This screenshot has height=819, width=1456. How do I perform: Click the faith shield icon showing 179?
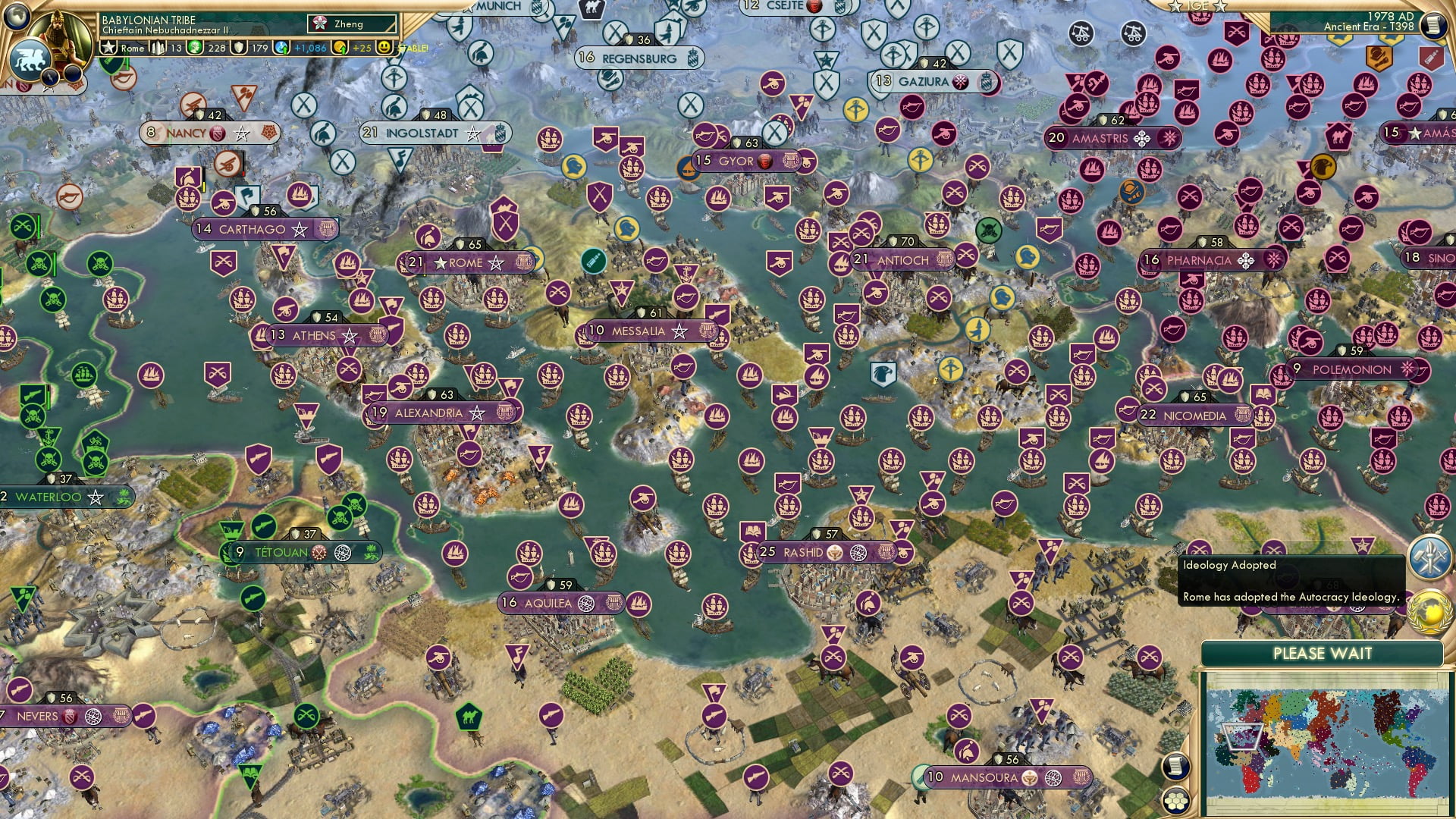click(239, 47)
